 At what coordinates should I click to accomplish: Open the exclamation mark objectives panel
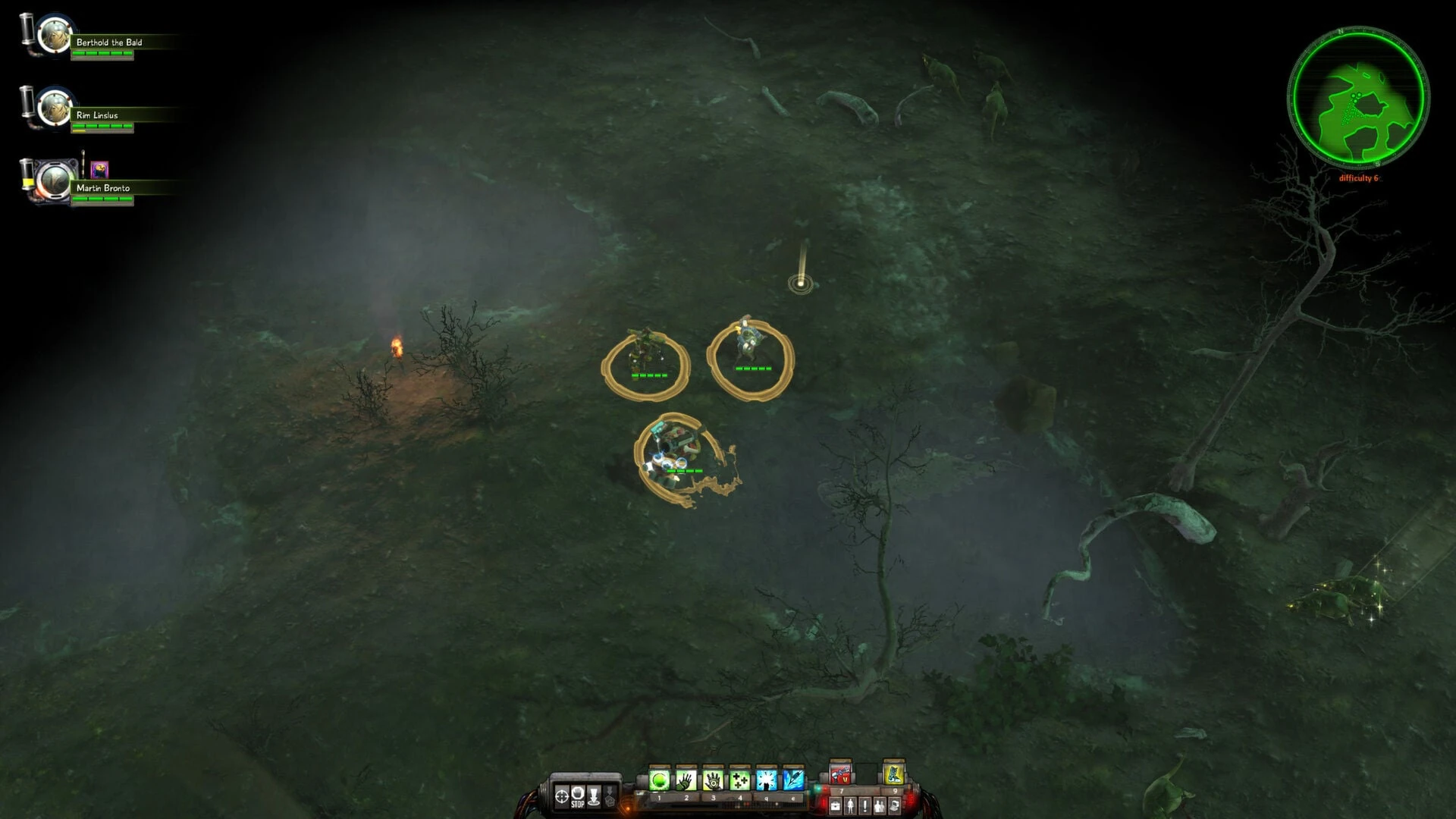865,806
